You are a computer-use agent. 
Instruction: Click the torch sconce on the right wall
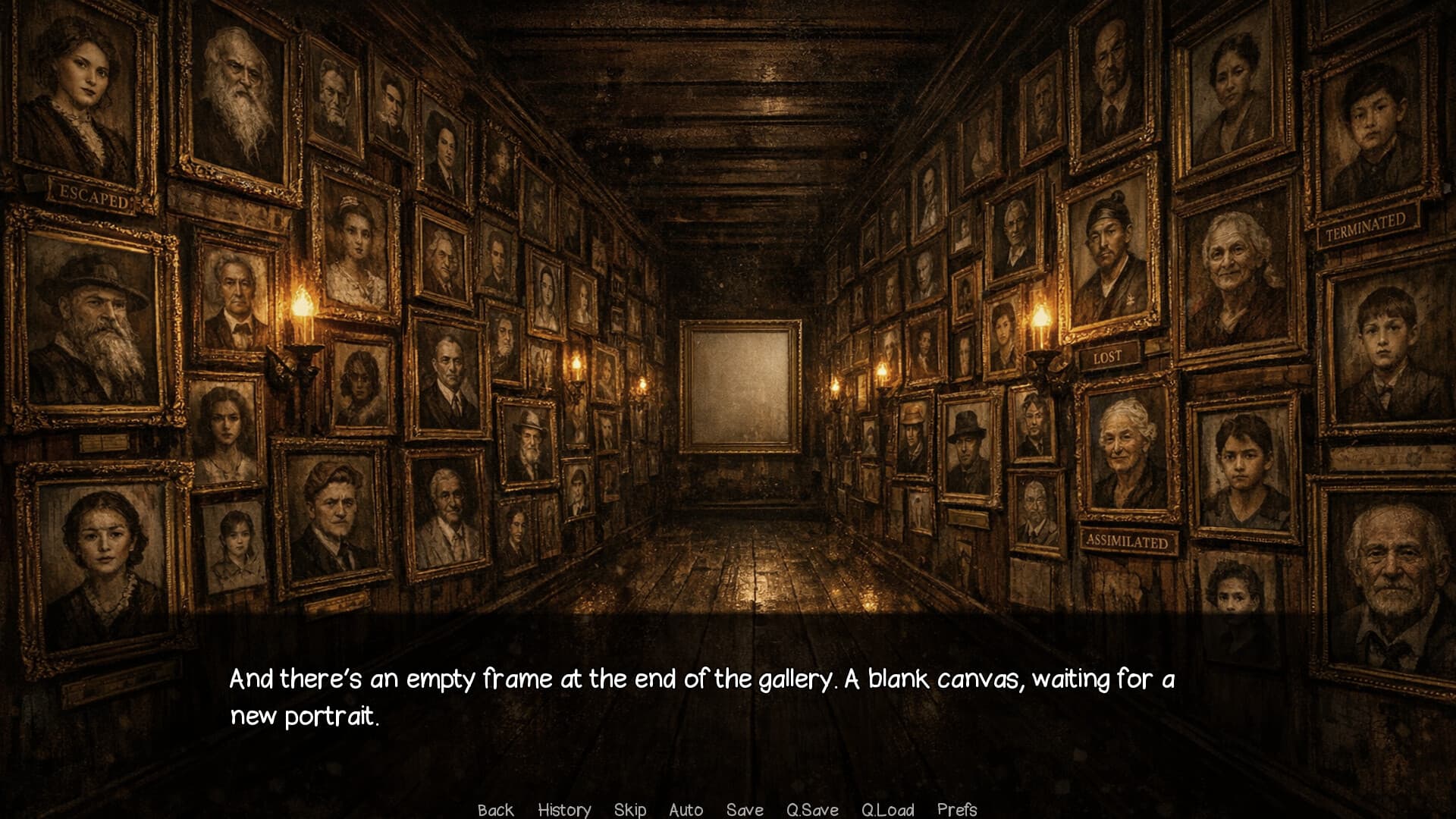1041,334
